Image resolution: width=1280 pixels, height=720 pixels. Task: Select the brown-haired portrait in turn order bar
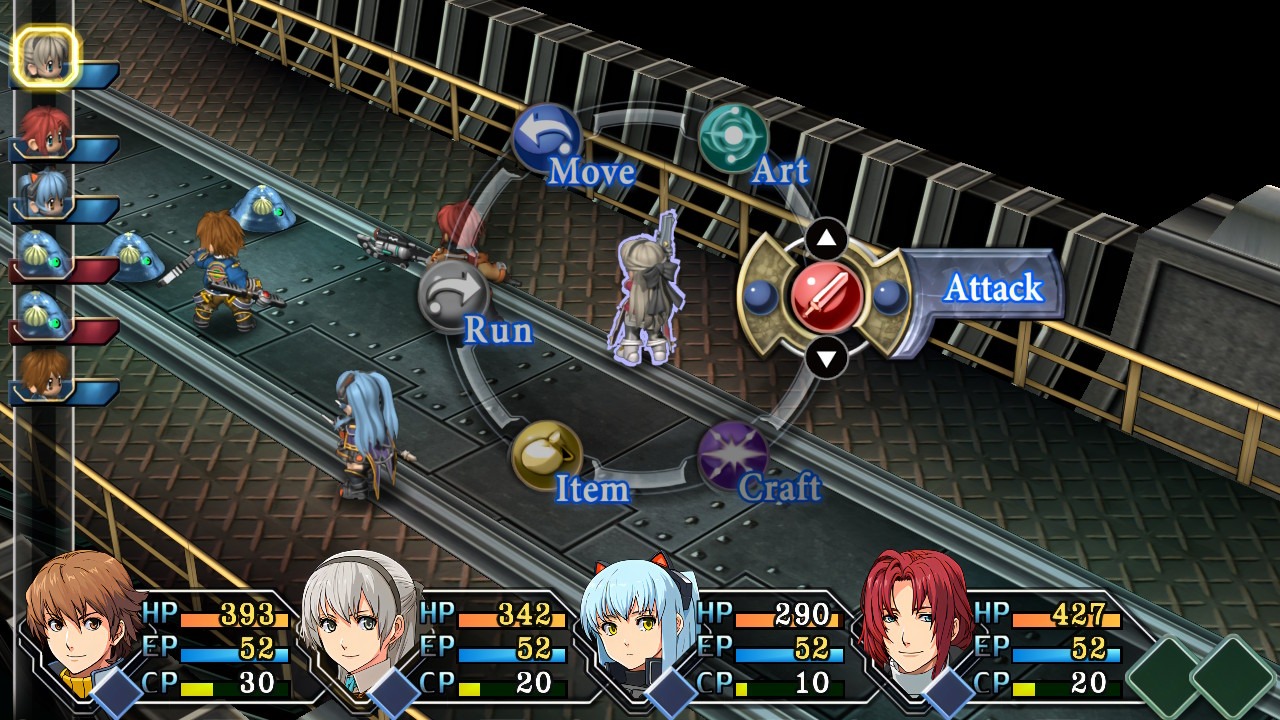coord(45,372)
